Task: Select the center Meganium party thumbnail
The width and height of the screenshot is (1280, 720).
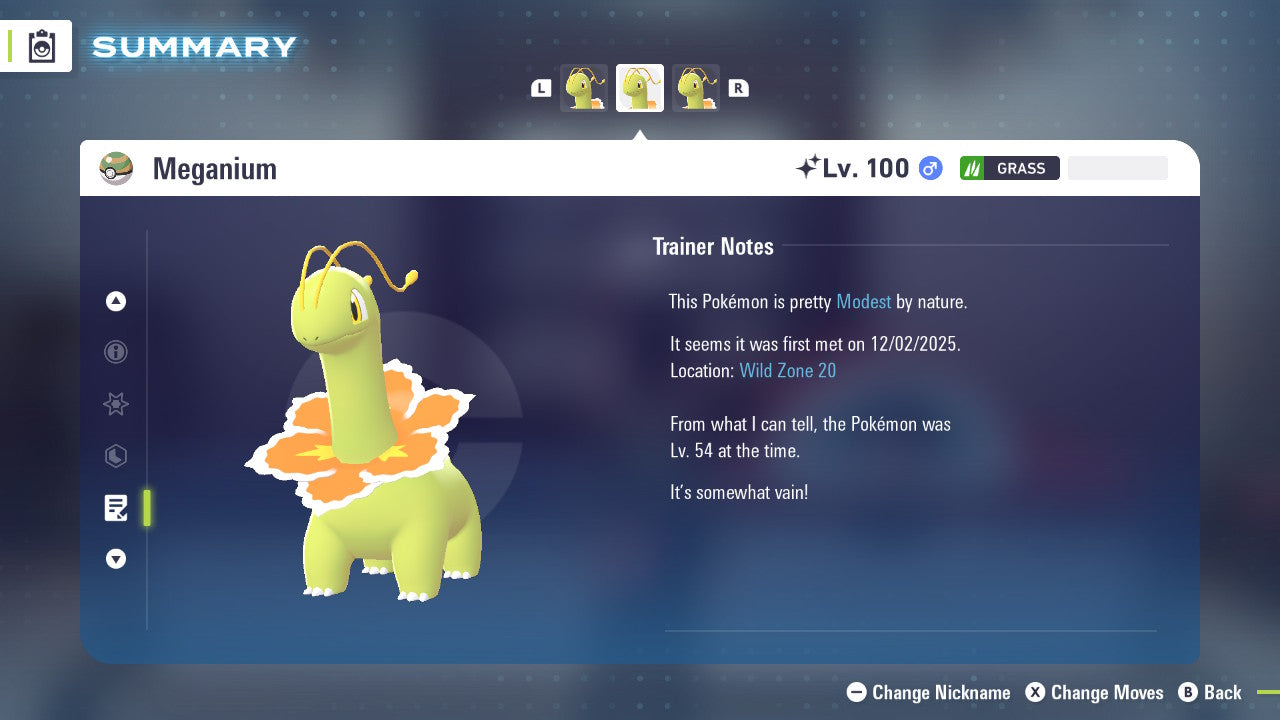Action: click(x=640, y=88)
